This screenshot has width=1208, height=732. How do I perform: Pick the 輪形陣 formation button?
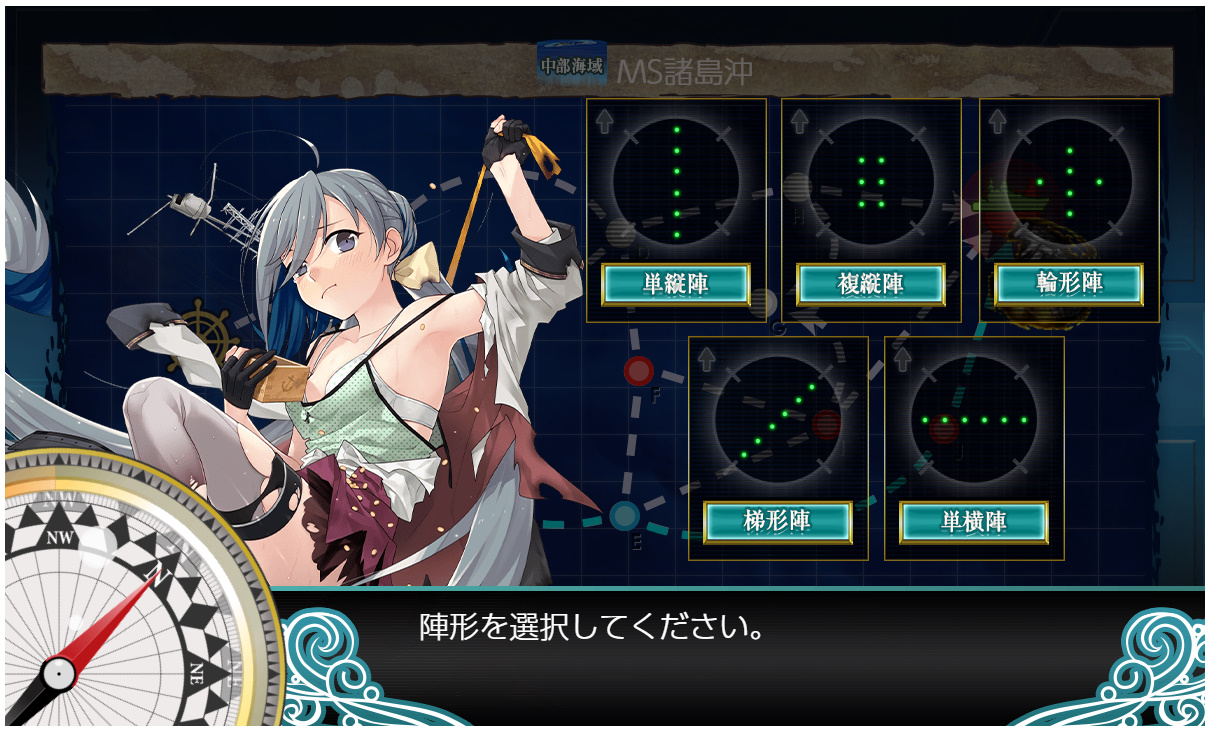coord(1068,284)
